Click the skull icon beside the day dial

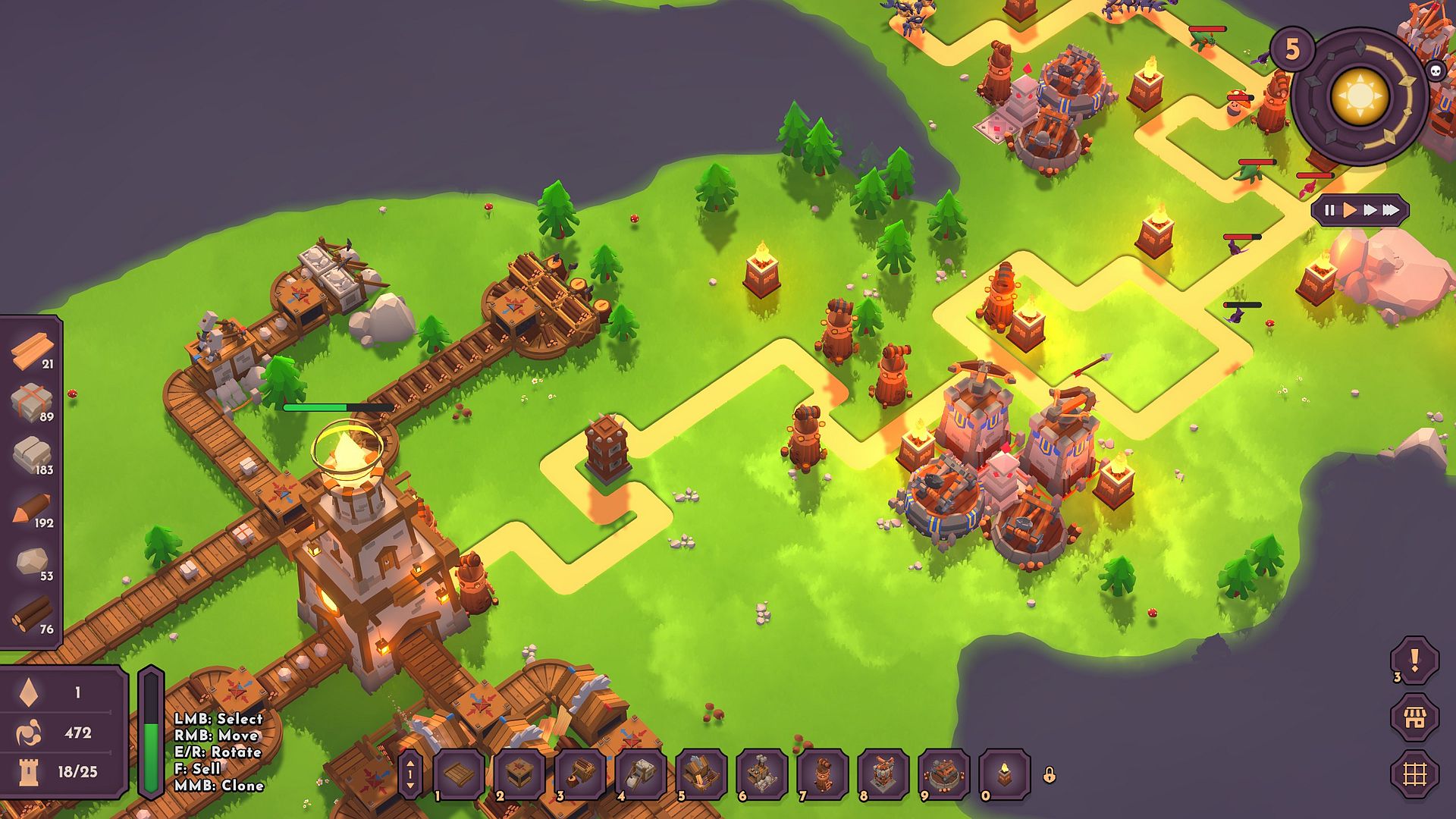pyautogui.click(x=1436, y=72)
